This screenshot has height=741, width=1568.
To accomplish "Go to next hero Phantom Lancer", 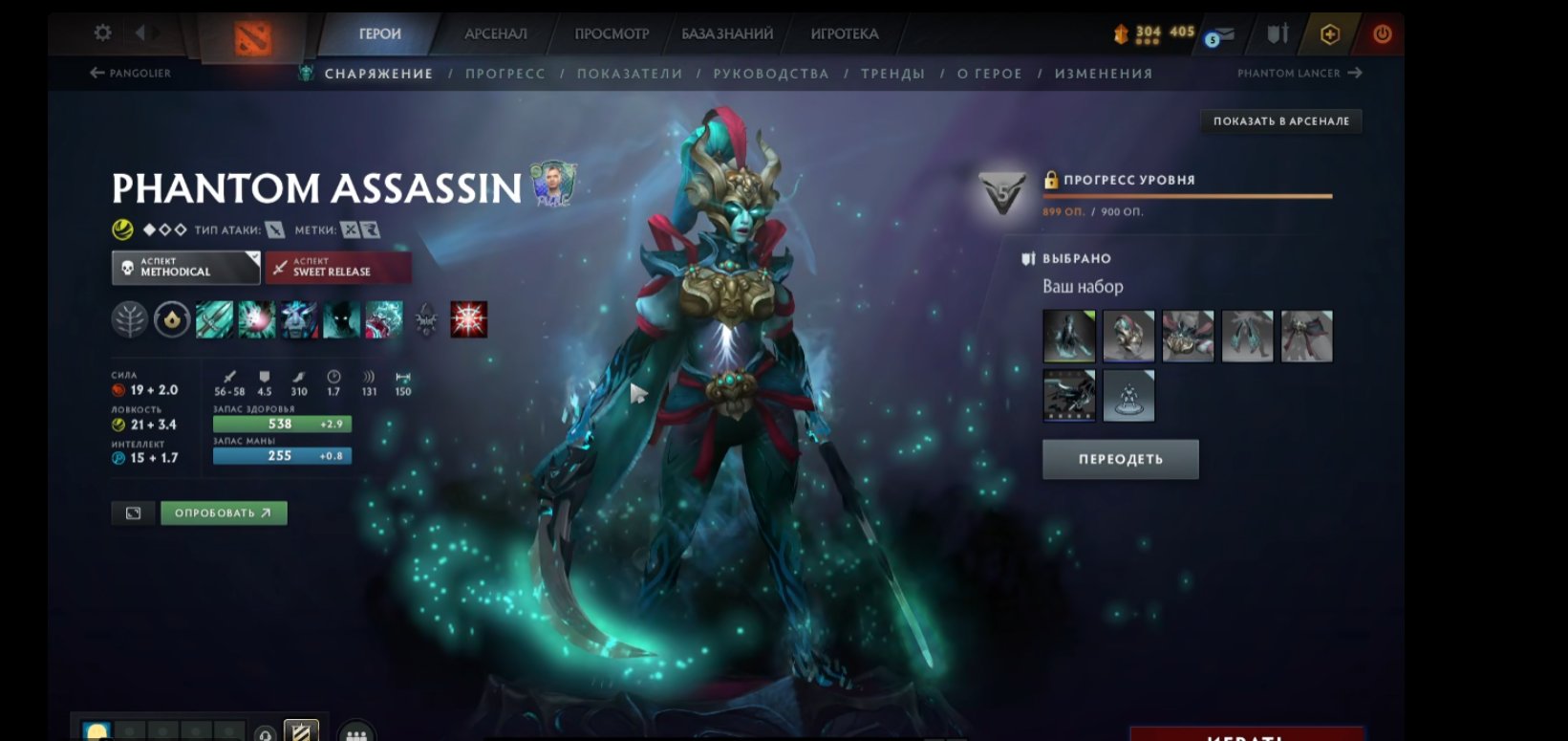I will (1299, 73).
